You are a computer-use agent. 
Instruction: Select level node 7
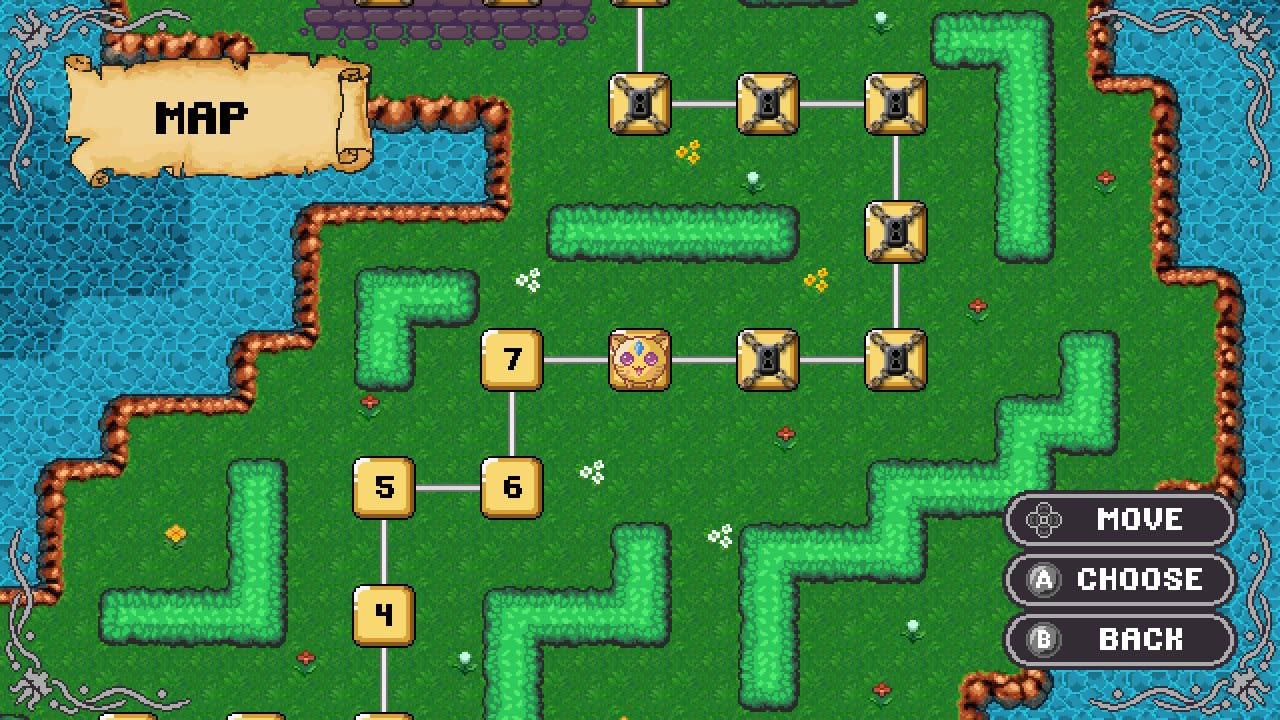point(512,361)
